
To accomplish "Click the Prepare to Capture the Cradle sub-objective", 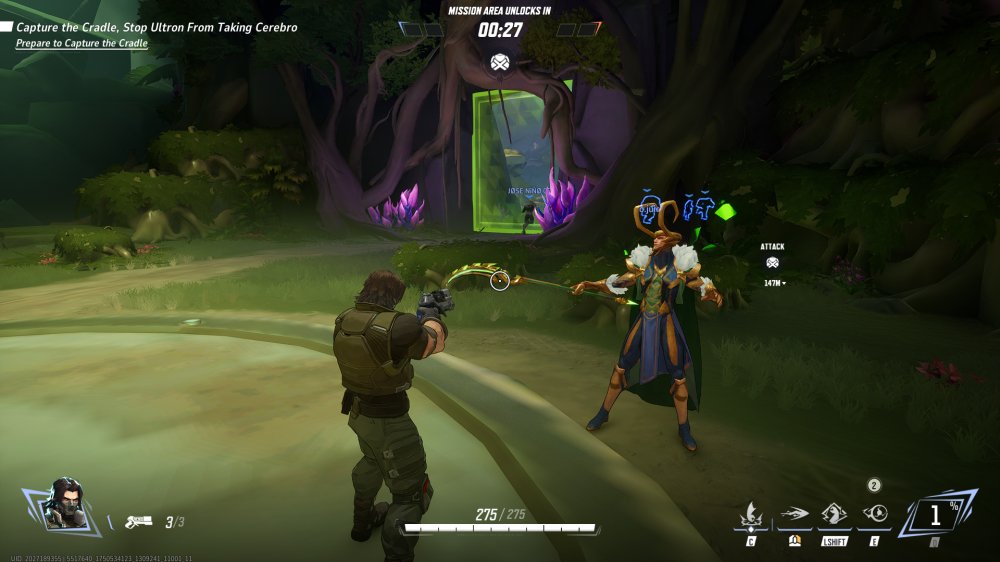I will point(82,44).
